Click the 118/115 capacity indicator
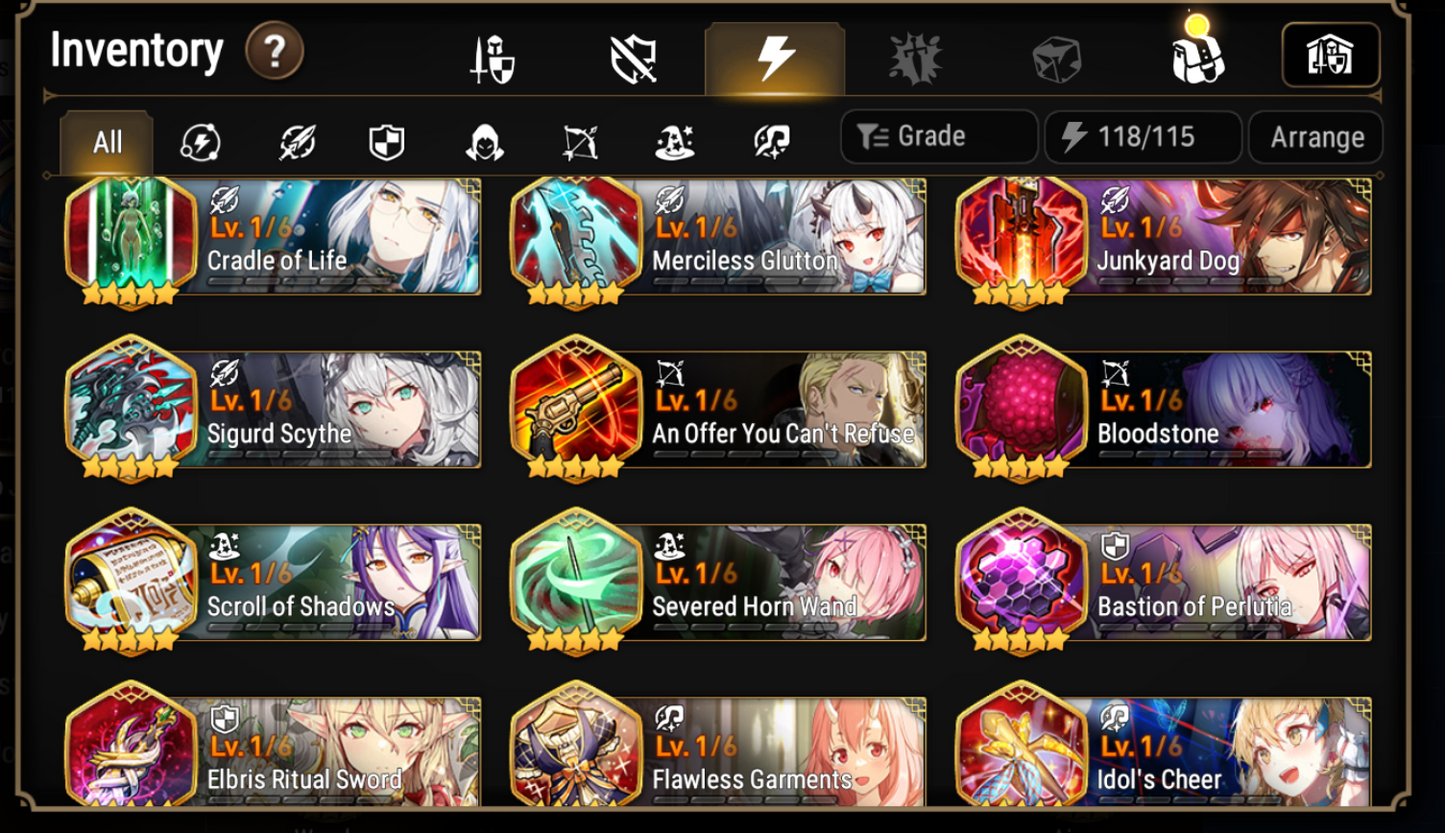Image resolution: width=1445 pixels, height=833 pixels. (1143, 137)
